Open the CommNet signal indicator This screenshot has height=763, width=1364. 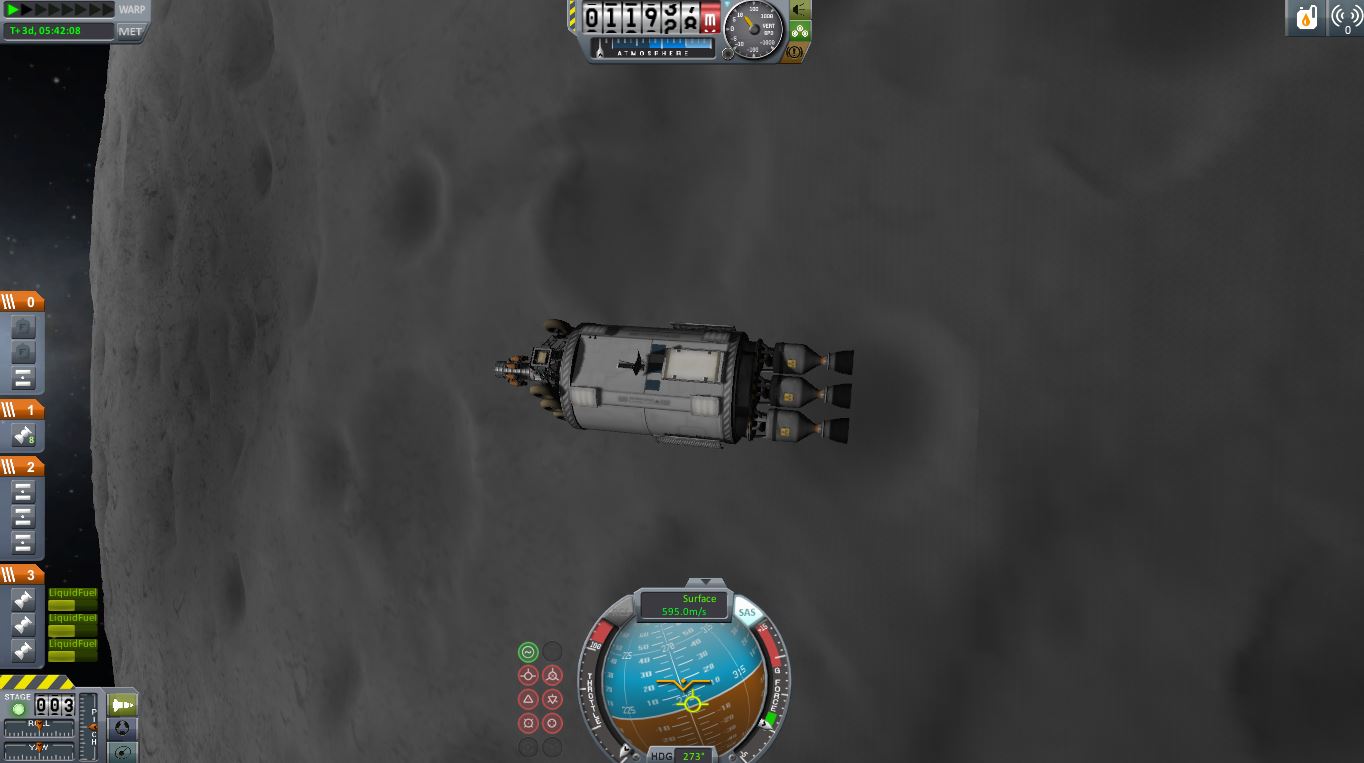click(x=1346, y=18)
